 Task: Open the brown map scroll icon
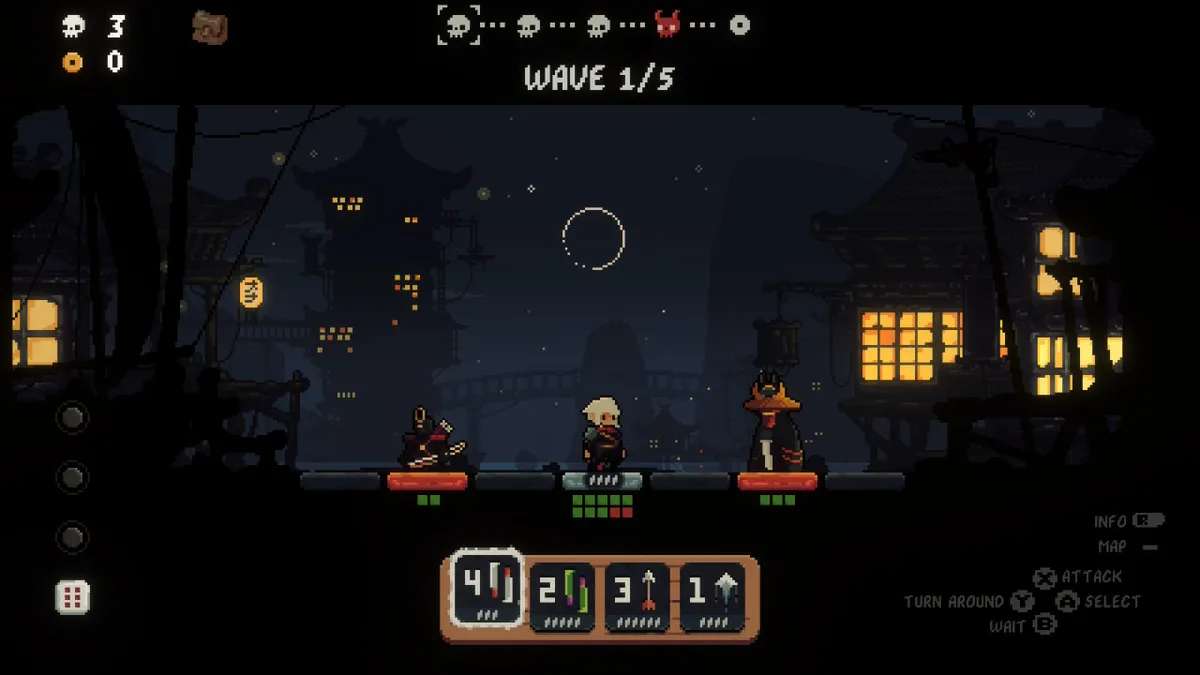tap(210, 28)
